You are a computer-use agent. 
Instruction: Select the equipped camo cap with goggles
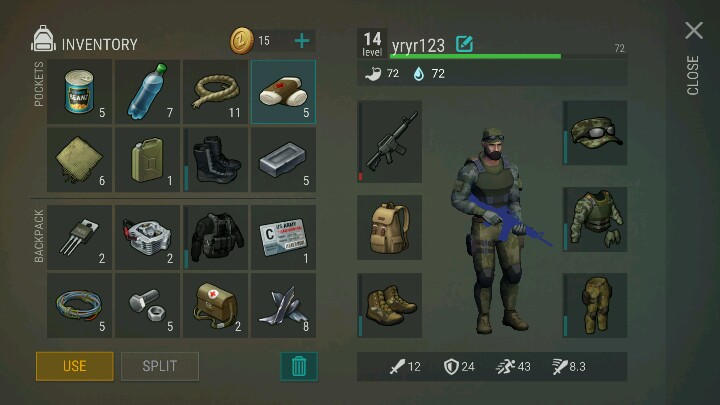(596, 133)
